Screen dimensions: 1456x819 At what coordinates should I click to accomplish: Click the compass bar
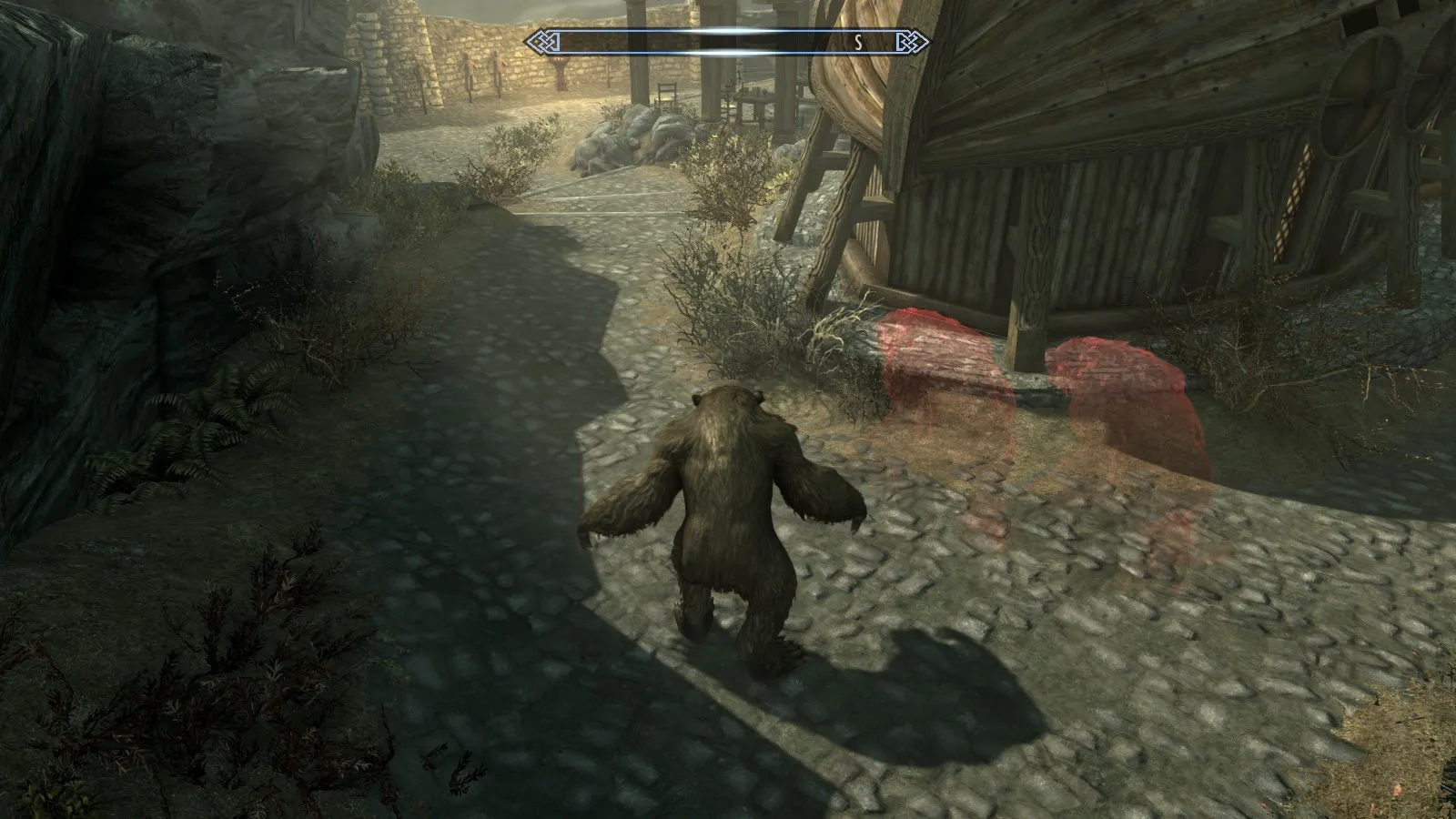726,42
